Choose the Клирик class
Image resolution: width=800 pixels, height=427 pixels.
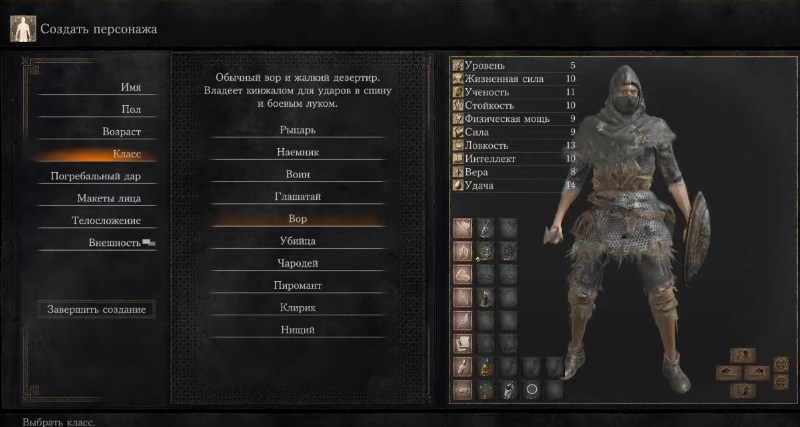tap(298, 307)
